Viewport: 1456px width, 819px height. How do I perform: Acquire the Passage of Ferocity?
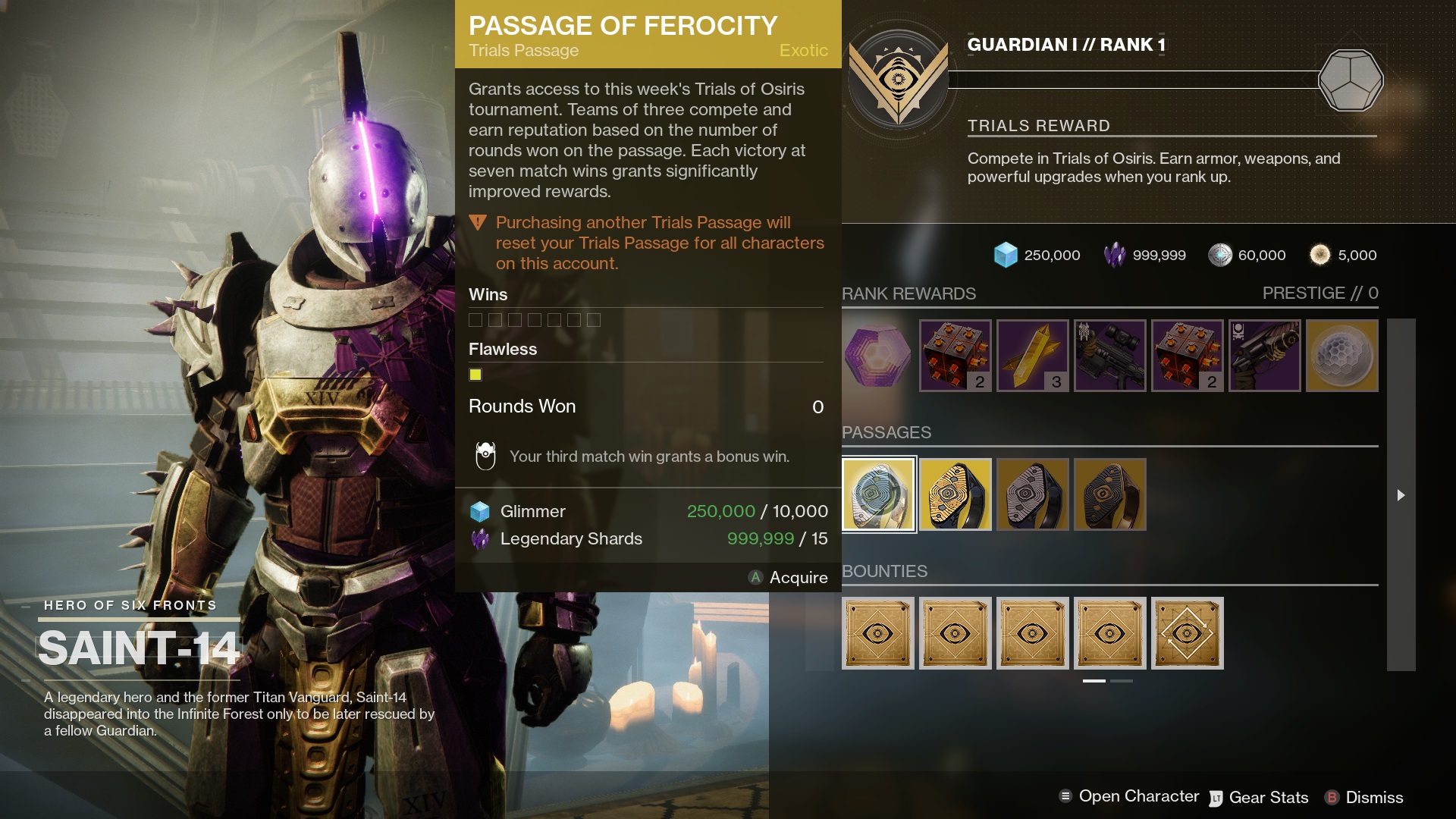789,578
